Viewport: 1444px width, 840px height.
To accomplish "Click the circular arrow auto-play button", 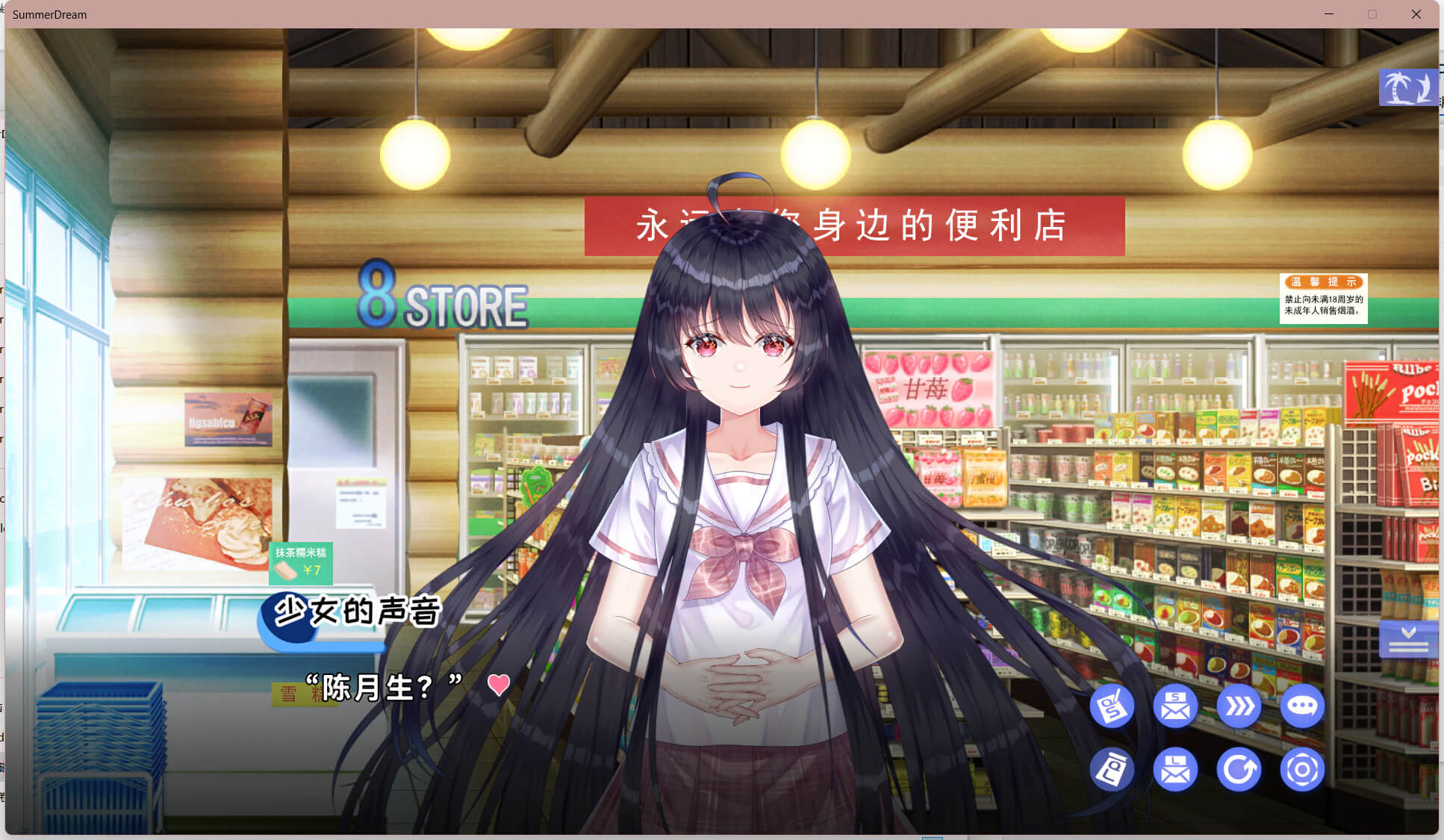I will [1239, 769].
